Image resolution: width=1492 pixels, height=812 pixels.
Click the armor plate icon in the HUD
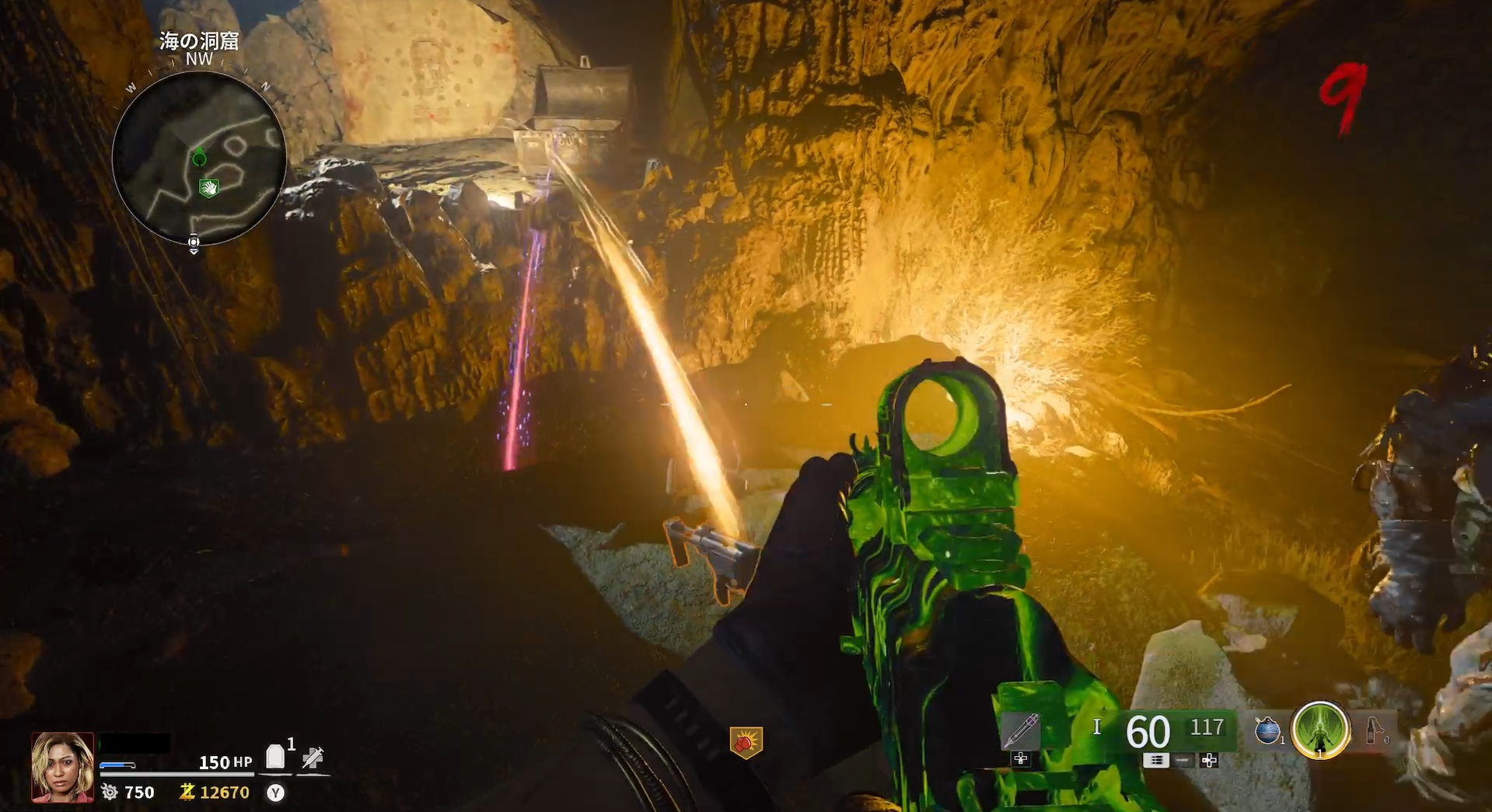coord(275,755)
